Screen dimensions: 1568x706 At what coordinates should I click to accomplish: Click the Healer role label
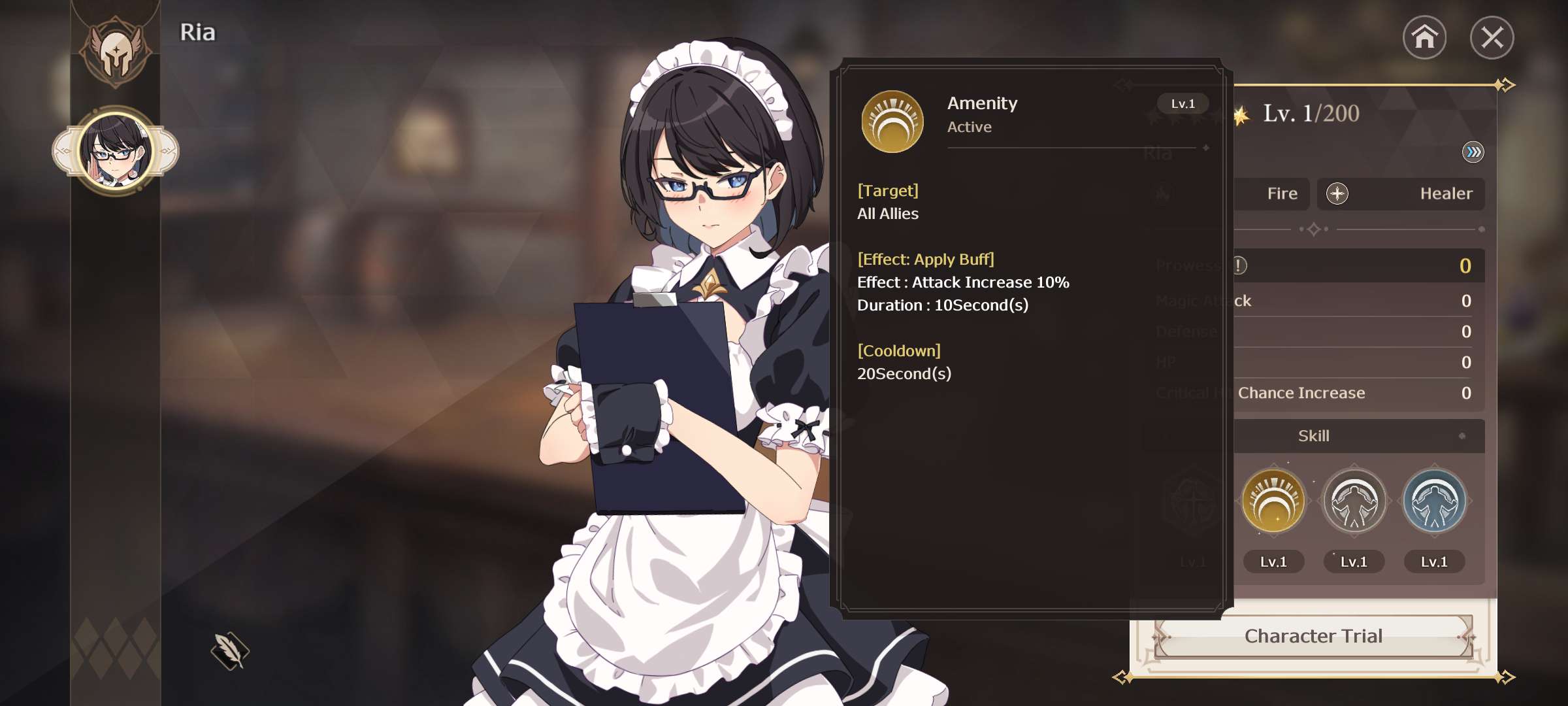pos(1446,193)
